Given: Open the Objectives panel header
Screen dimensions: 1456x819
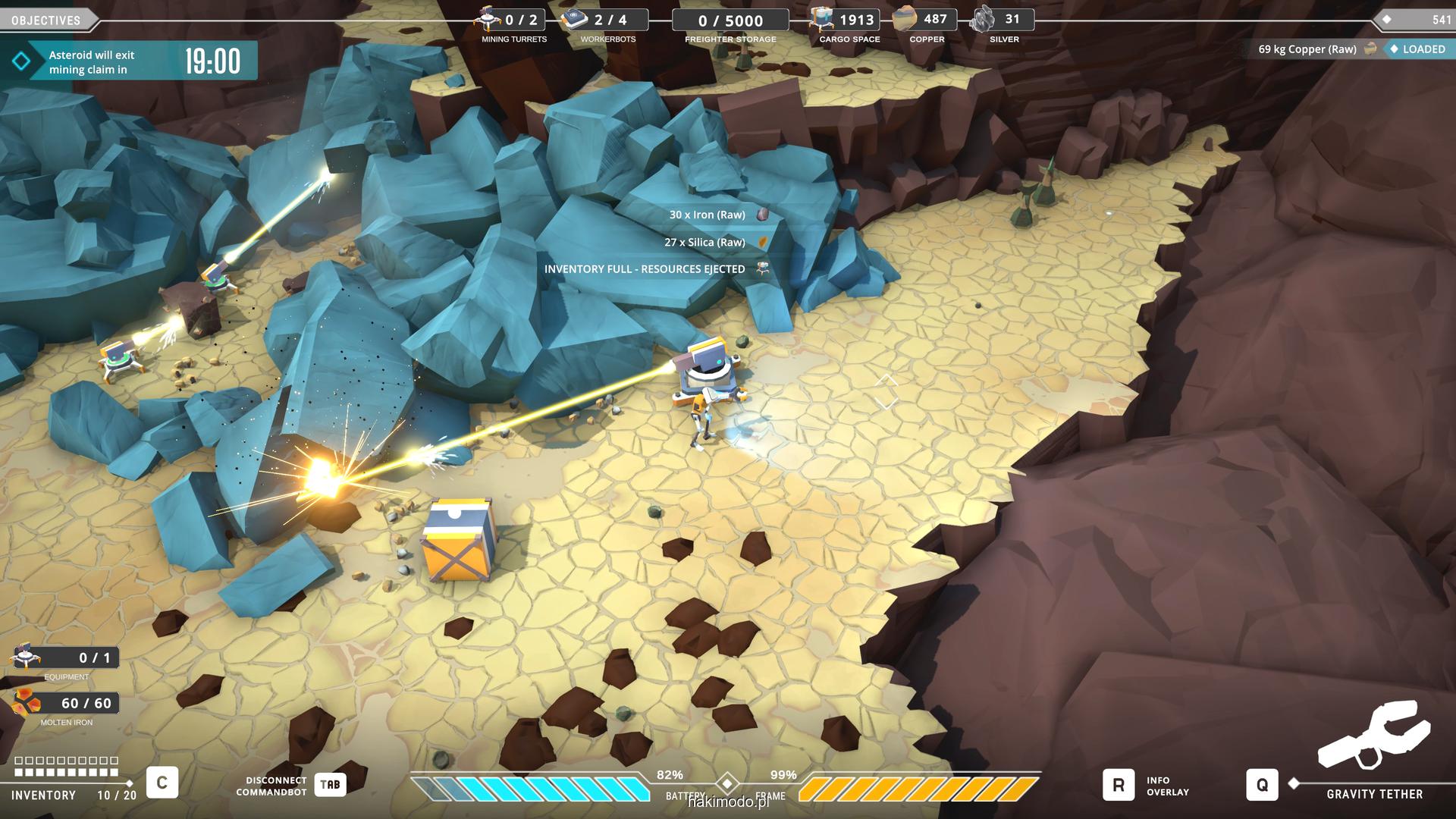Looking at the screenshot, I should click(47, 20).
